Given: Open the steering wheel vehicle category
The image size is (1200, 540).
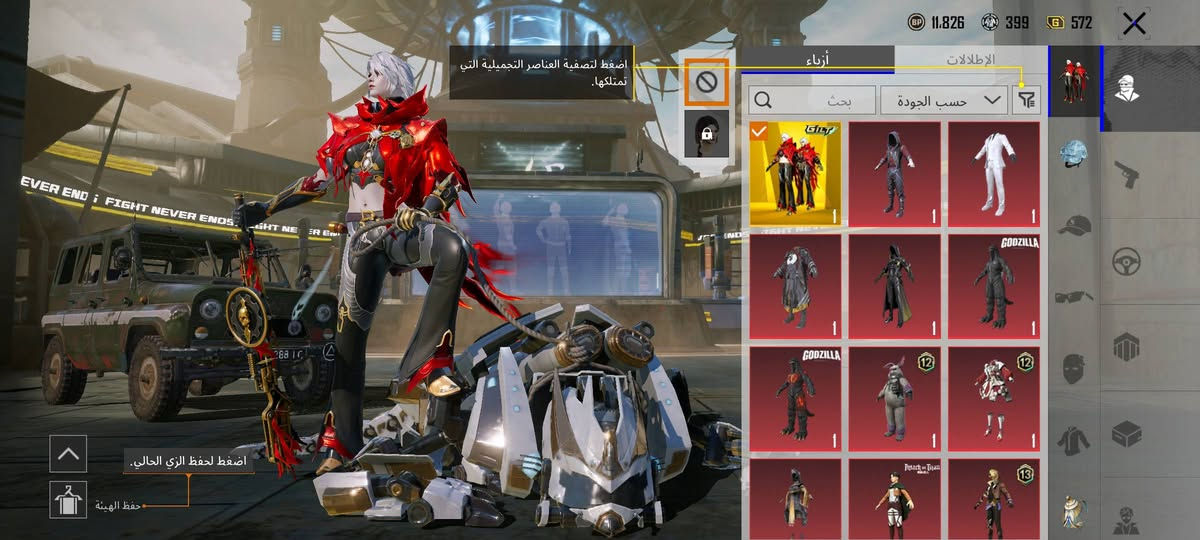Looking at the screenshot, I should click(x=1128, y=261).
